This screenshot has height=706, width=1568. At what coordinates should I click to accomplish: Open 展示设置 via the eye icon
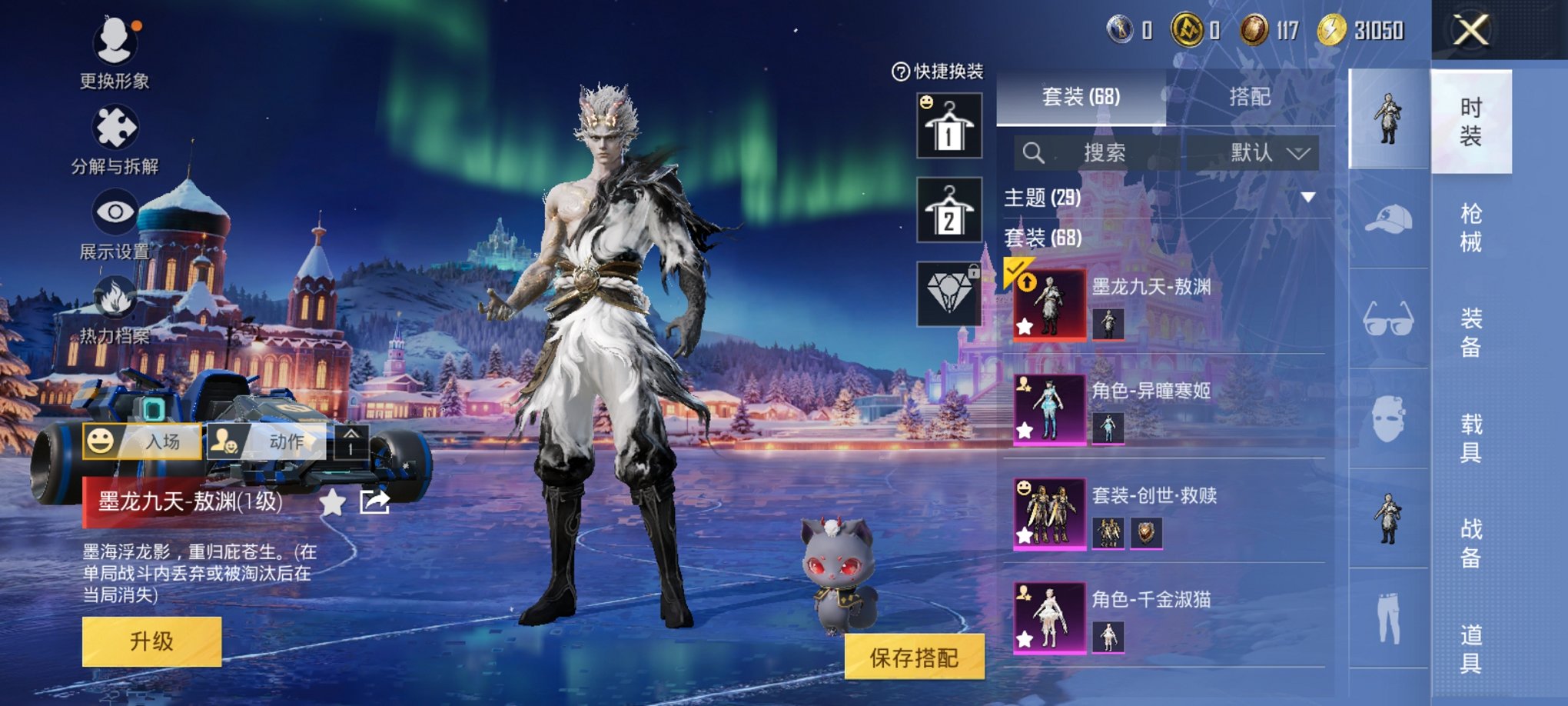[x=114, y=211]
